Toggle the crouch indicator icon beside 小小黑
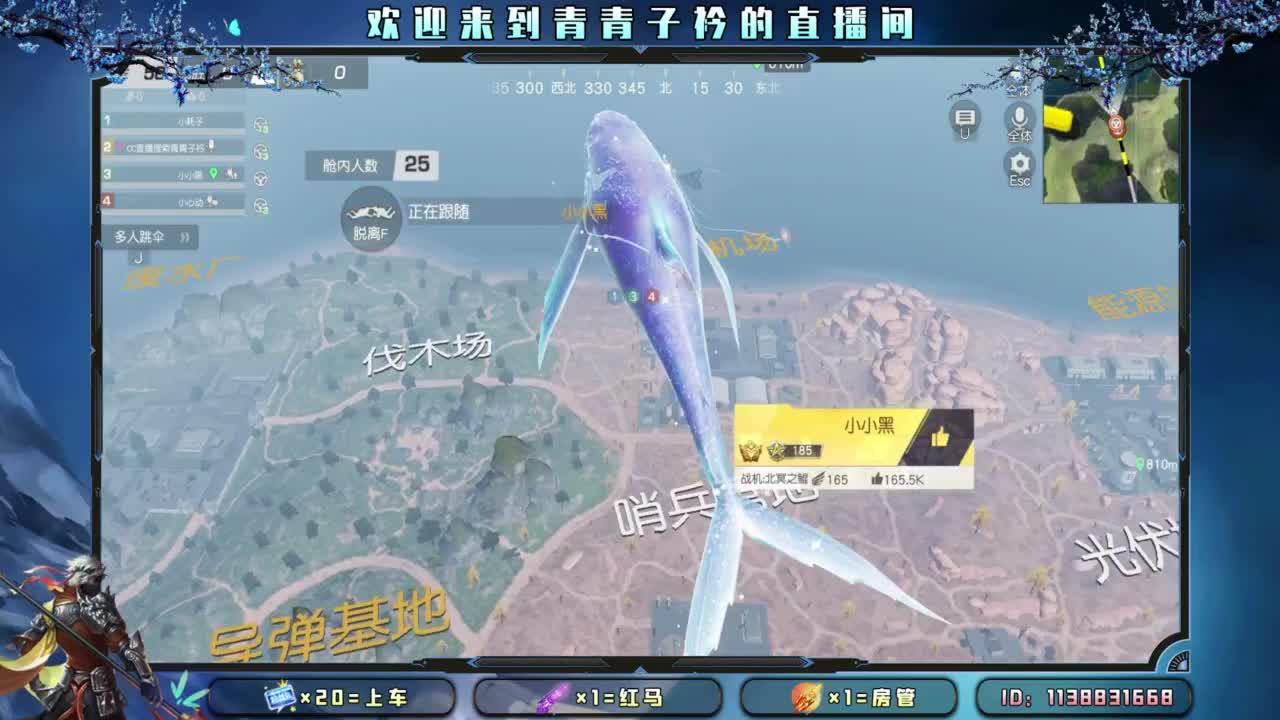Viewport: 1280px width, 720px height. [x=230, y=175]
